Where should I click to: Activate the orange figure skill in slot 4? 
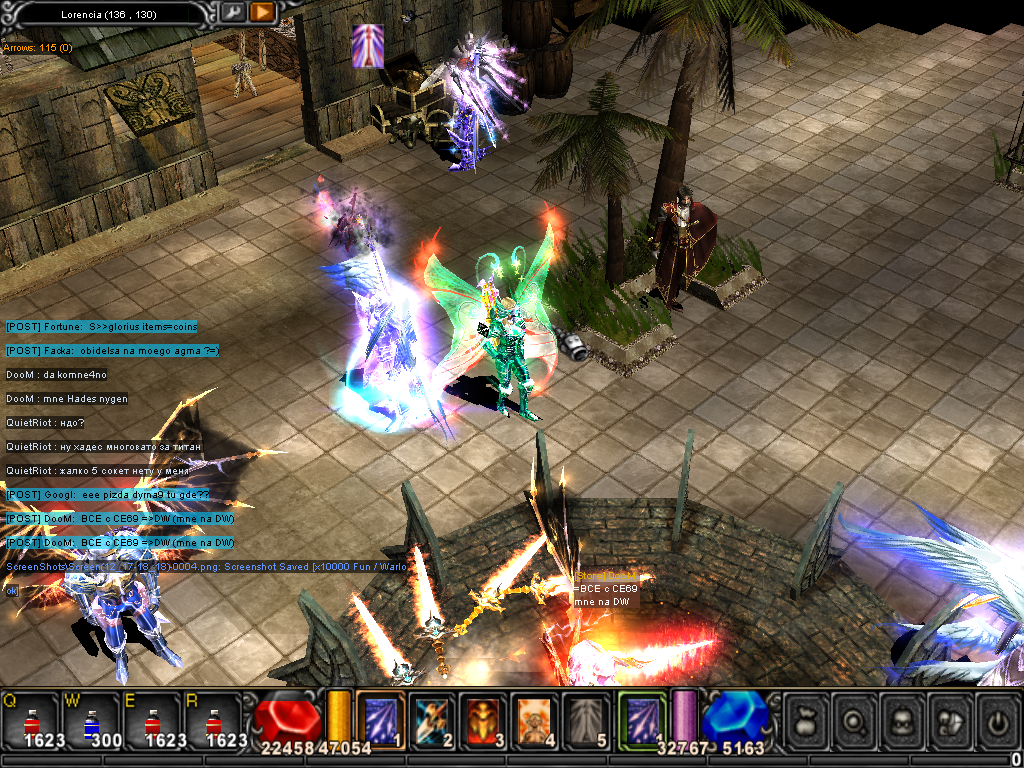coord(535,717)
